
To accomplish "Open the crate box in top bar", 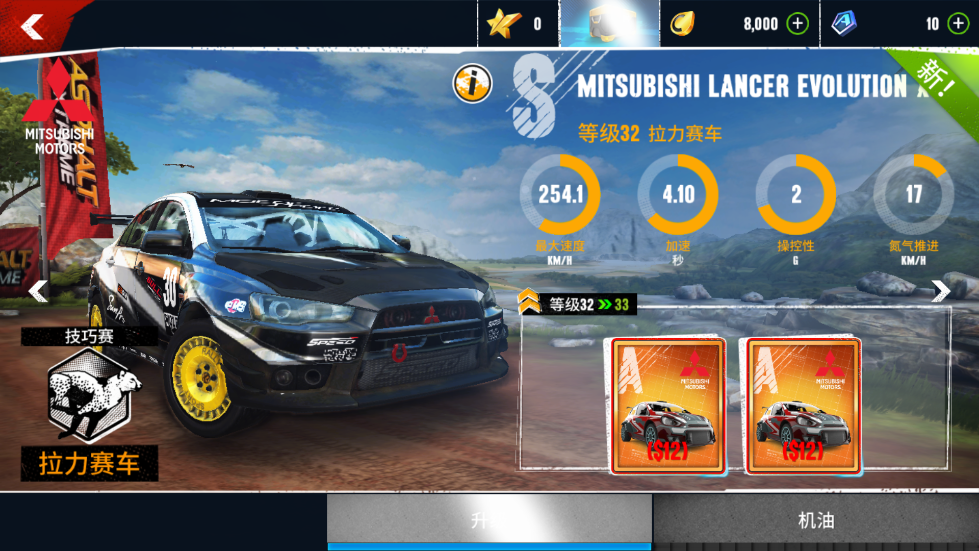I will (x=609, y=24).
